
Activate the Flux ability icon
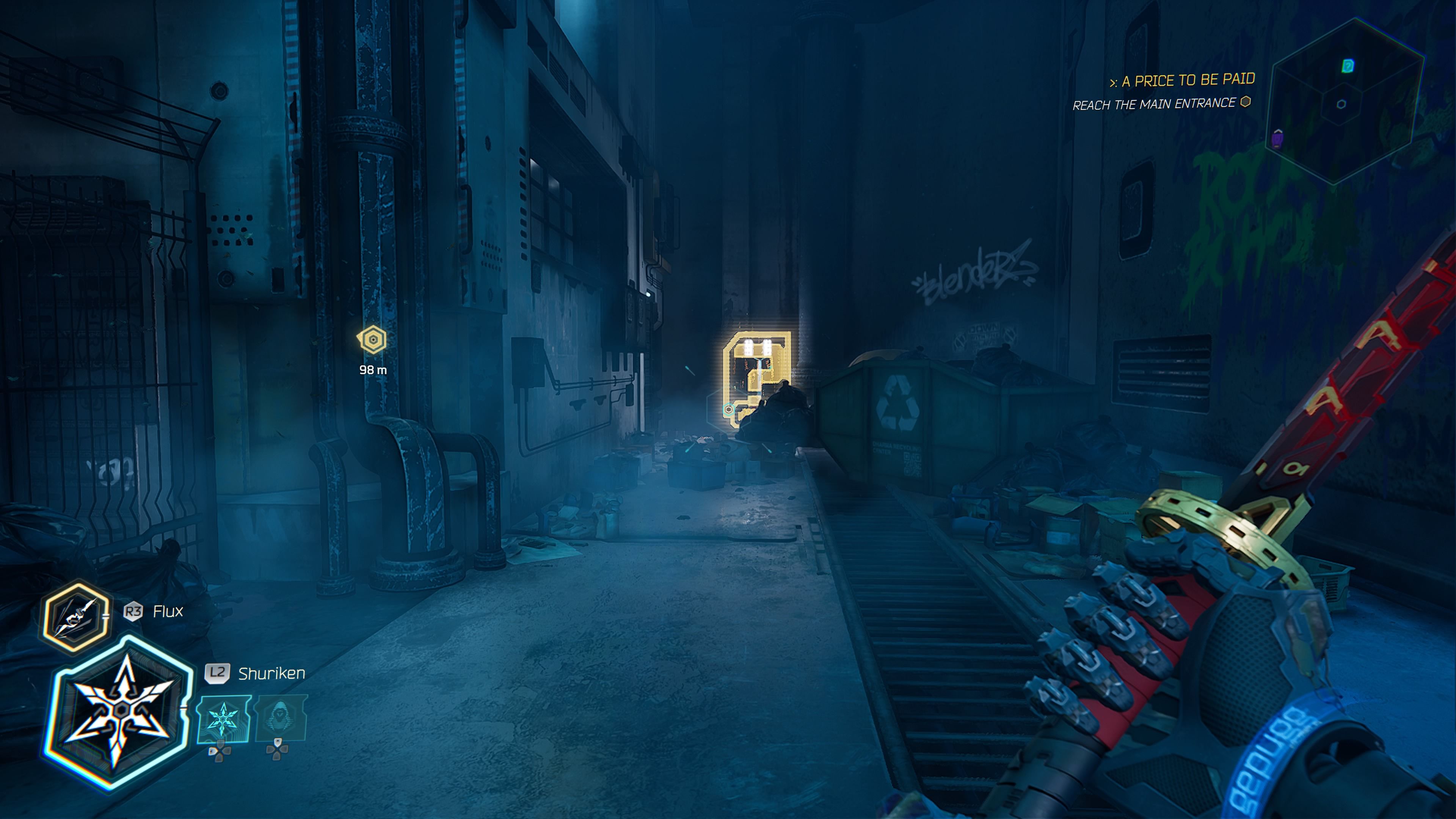tap(76, 617)
